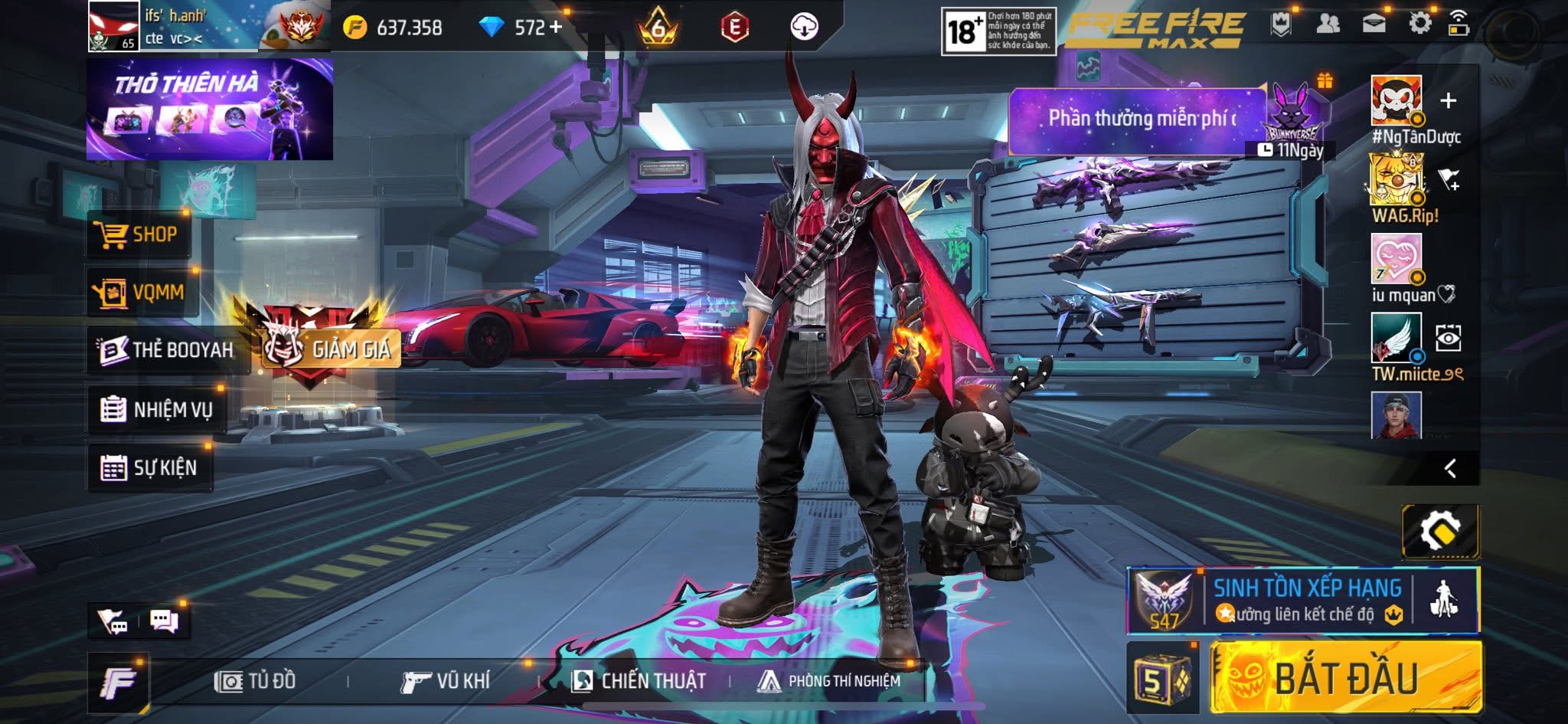
Task: Open the TỦ ĐỒ wardrobe tab
Action: click(x=256, y=681)
